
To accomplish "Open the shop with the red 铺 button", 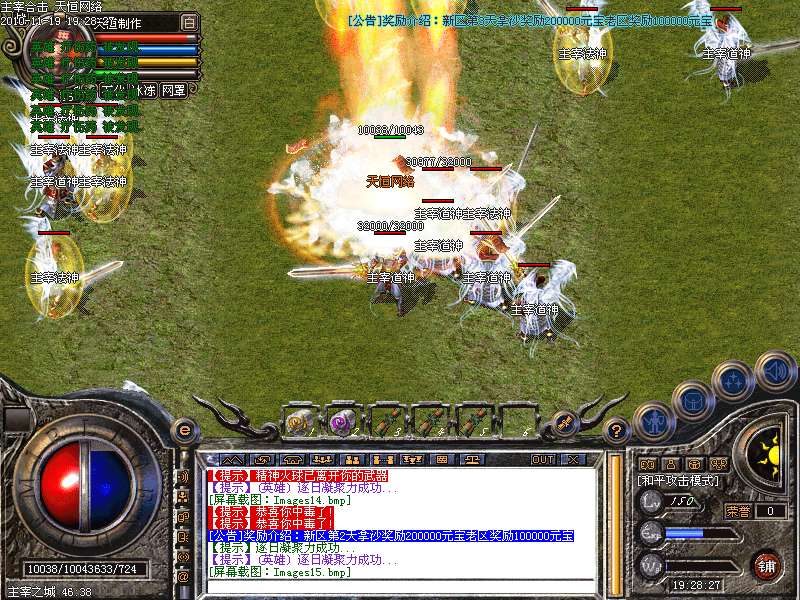I will pyautogui.click(x=766, y=565).
